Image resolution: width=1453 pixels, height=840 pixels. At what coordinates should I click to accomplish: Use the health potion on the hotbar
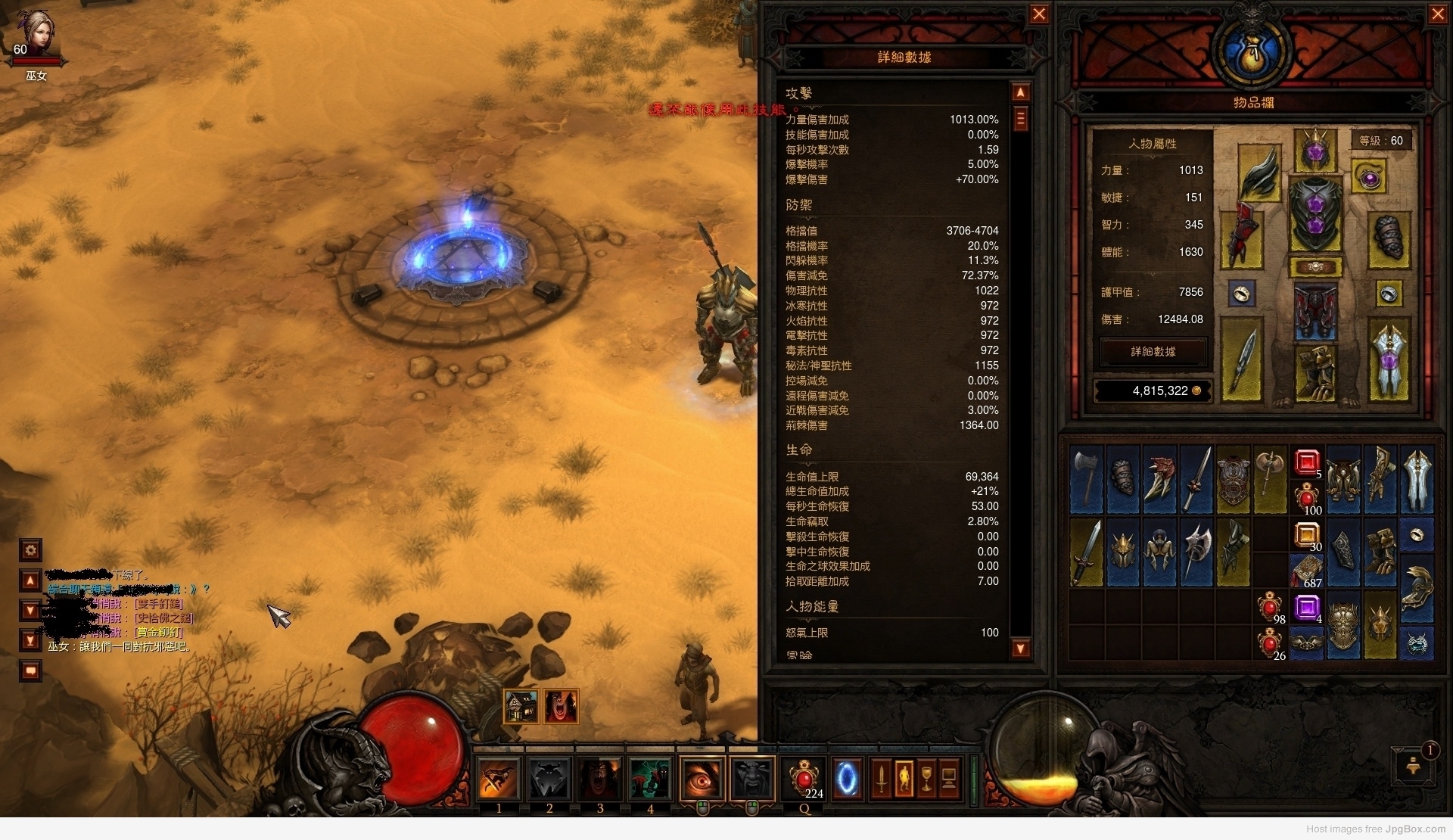click(x=803, y=779)
